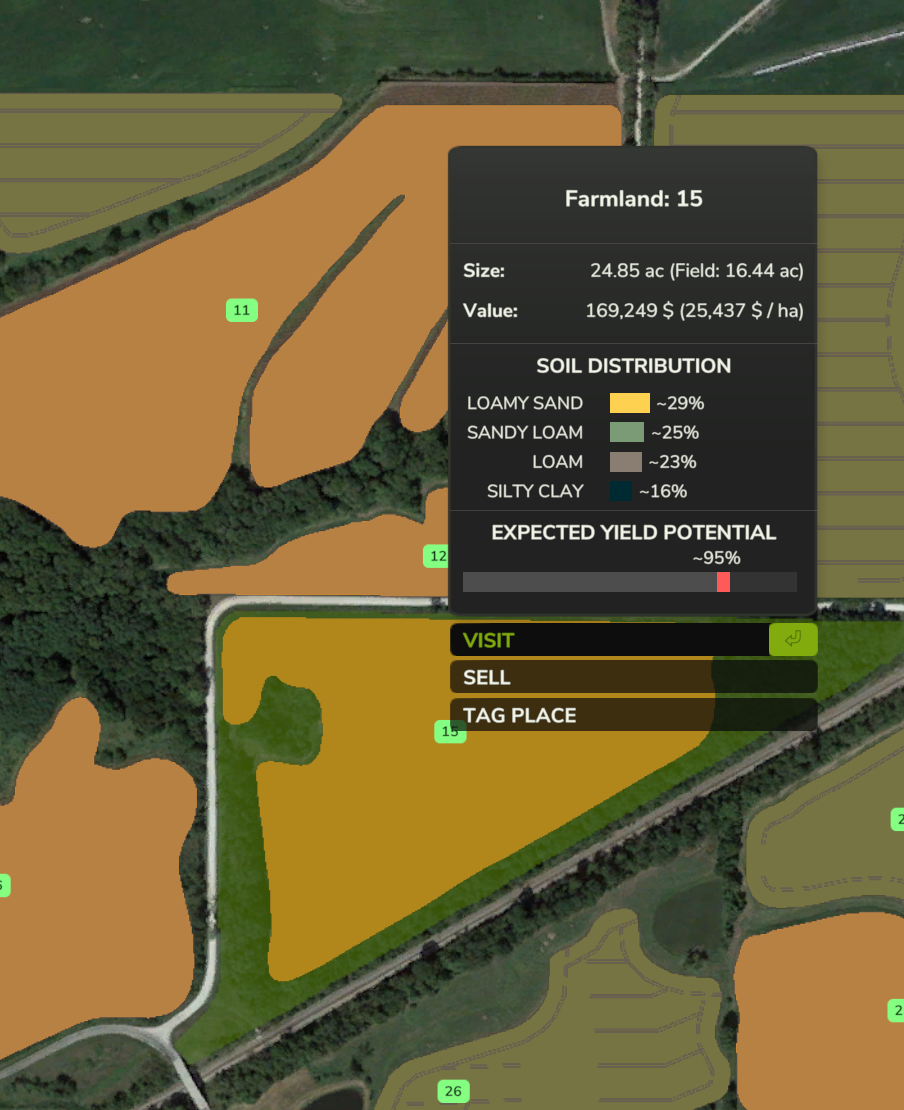The image size is (904, 1110).
Task: Select farmland marker 11 on the map
Action: pyautogui.click(x=241, y=310)
